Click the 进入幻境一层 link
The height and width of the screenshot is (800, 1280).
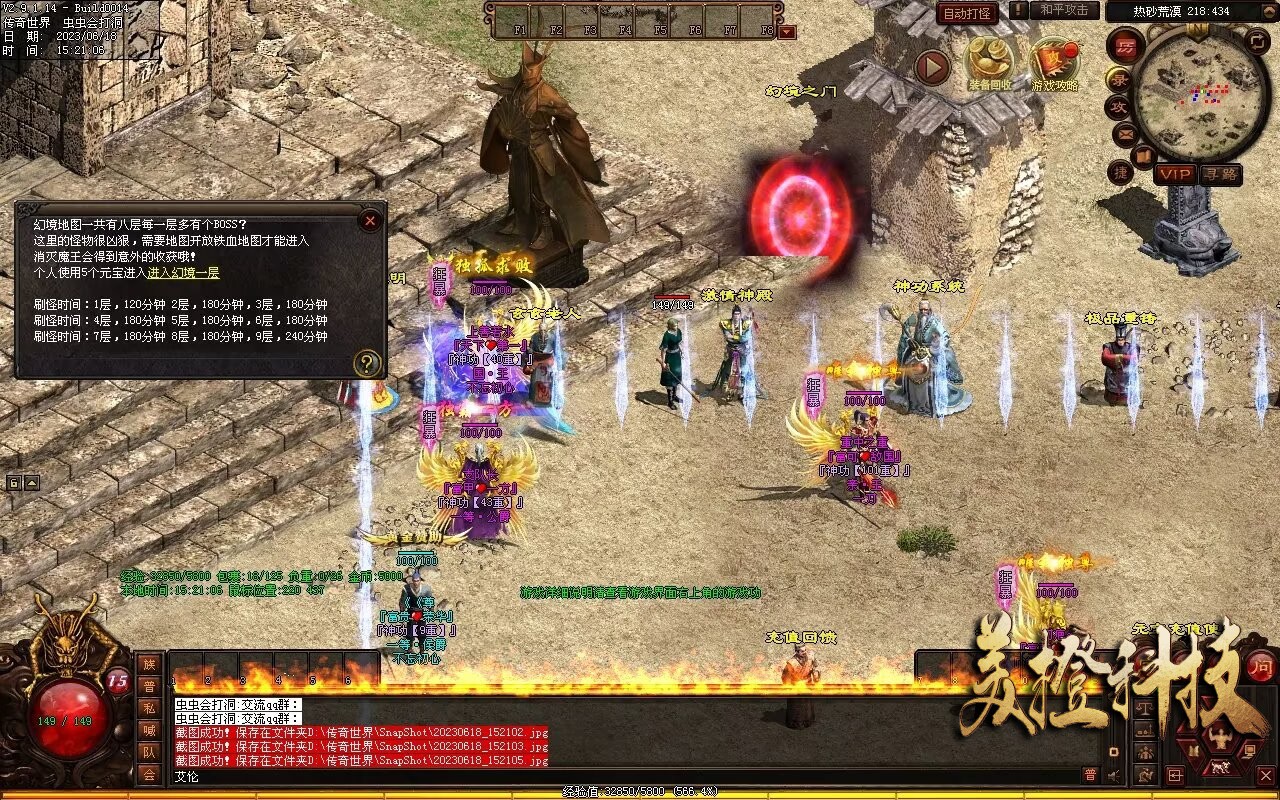[x=183, y=273]
